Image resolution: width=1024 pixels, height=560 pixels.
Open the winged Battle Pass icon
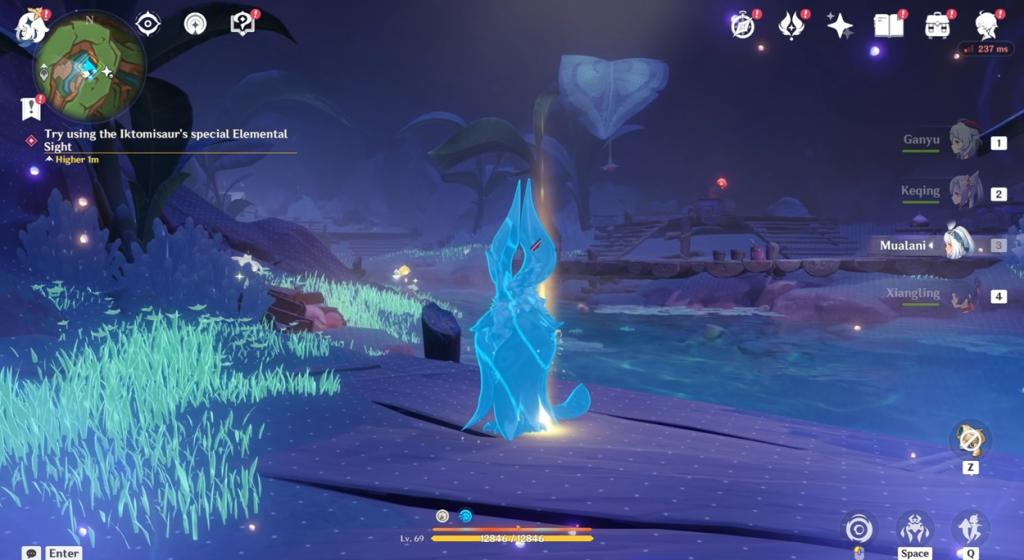(792, 26)
